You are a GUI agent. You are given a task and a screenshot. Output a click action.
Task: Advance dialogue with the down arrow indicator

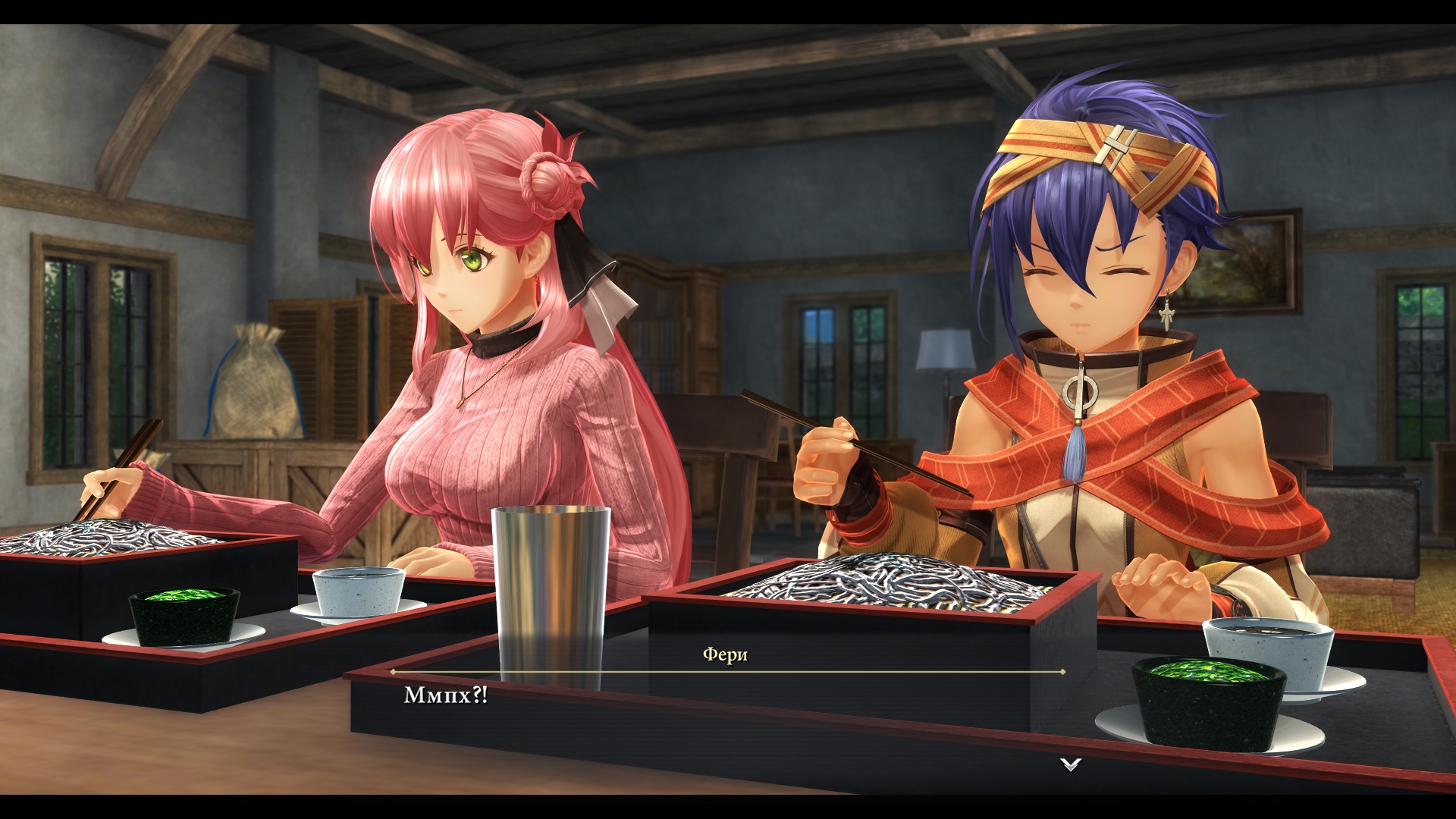pyautogui.click(x=1070, y=764)
